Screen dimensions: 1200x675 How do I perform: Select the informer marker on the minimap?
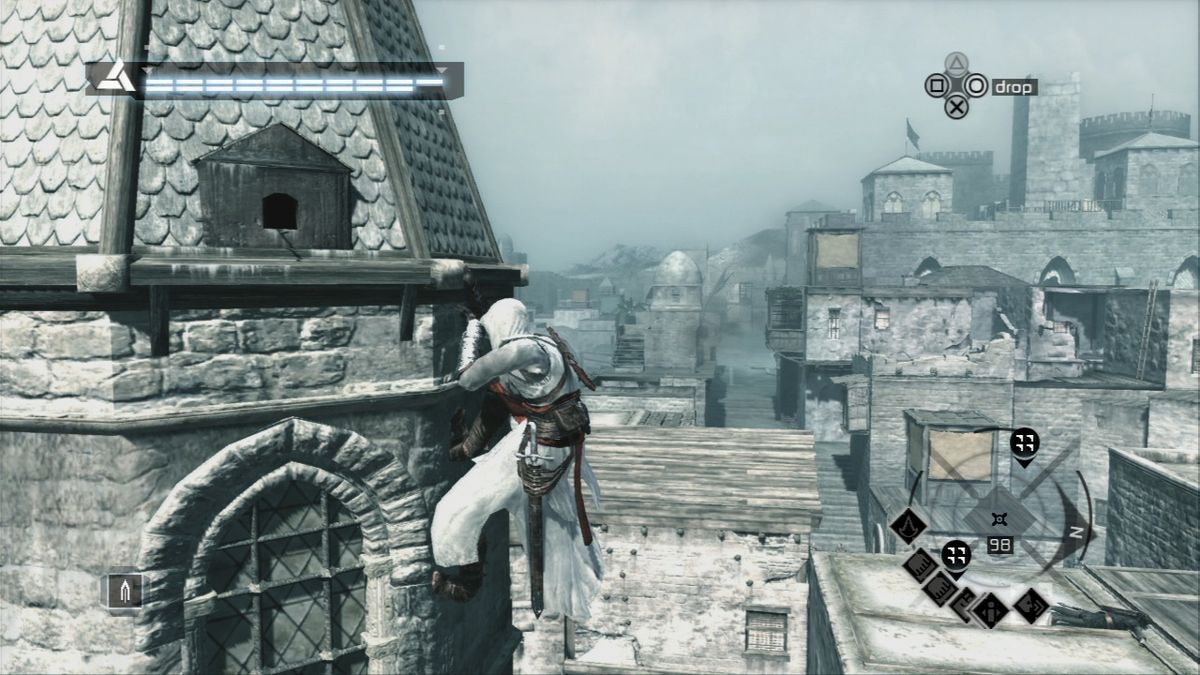click(x=991, y=608)
